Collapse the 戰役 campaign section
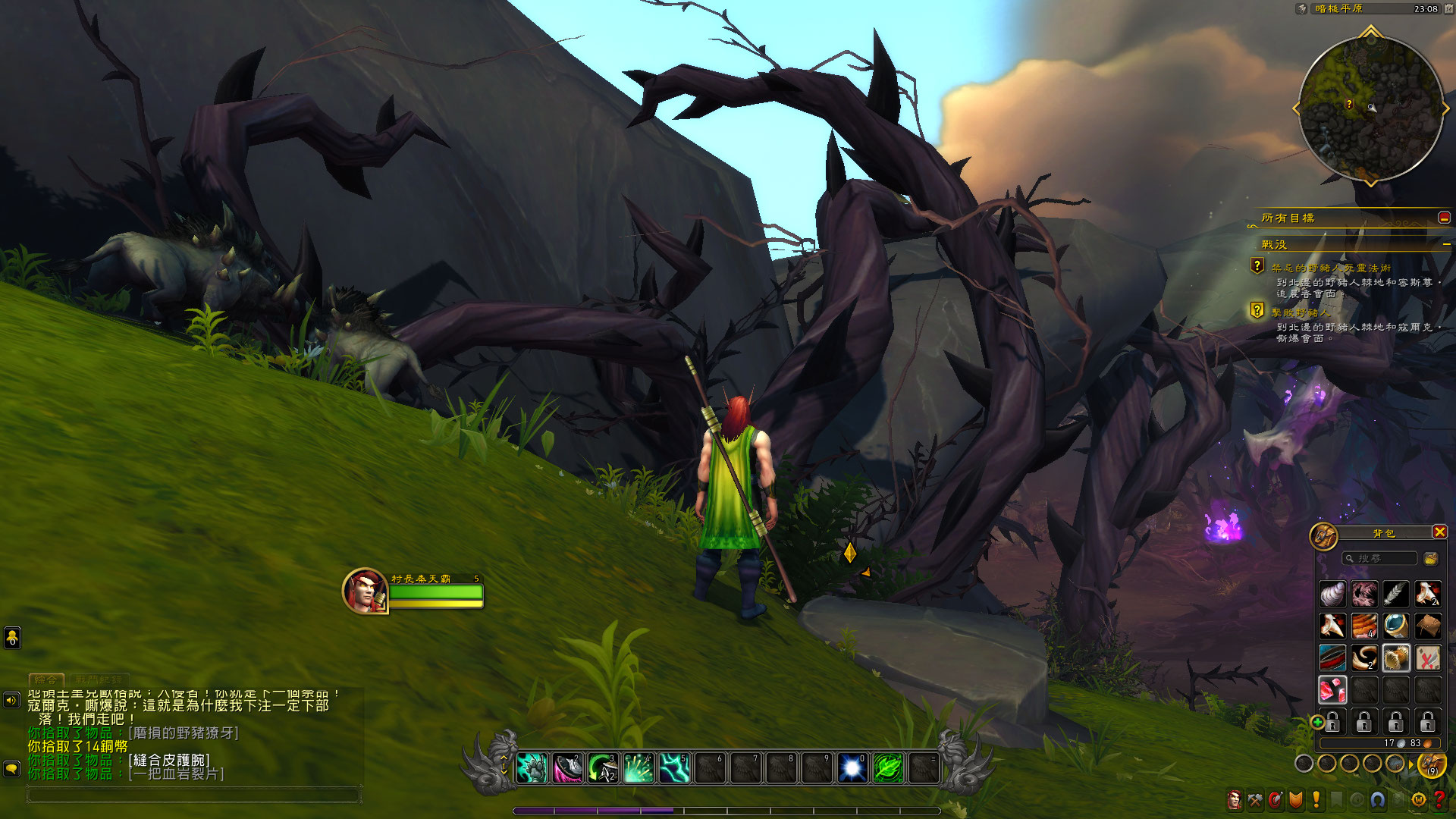Image resolution: width=1456 pixels, height=819 pixels. click(1446, 245)
